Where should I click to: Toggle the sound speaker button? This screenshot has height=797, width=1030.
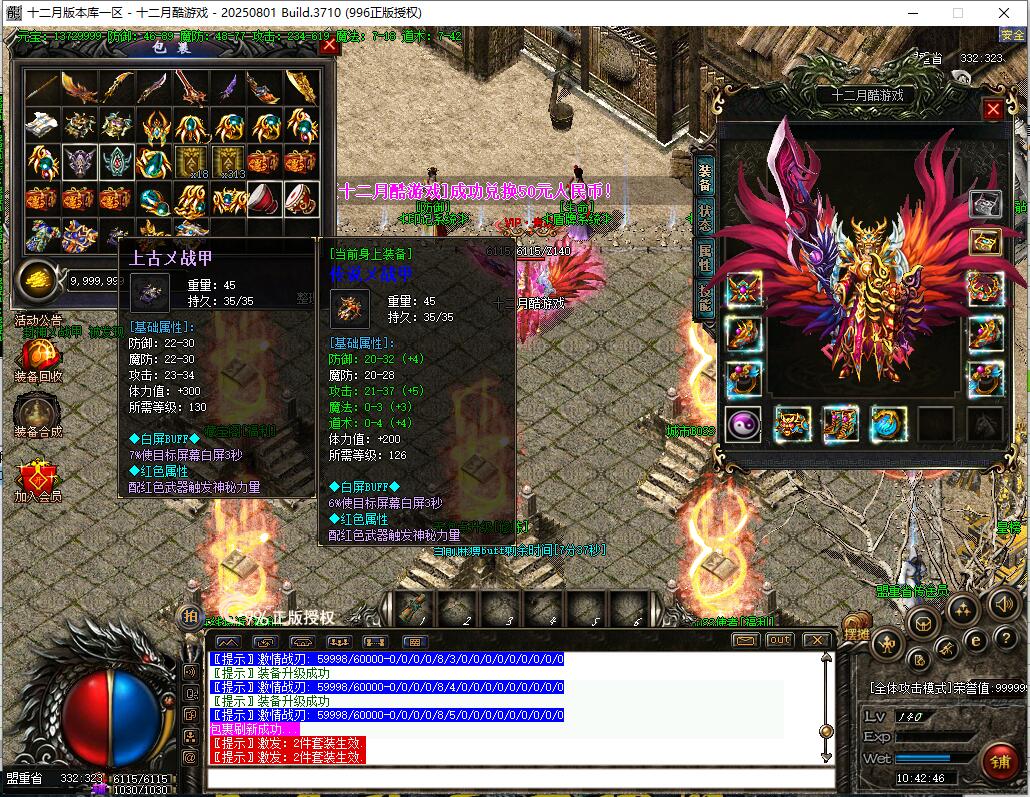[x=1003, y=603]
